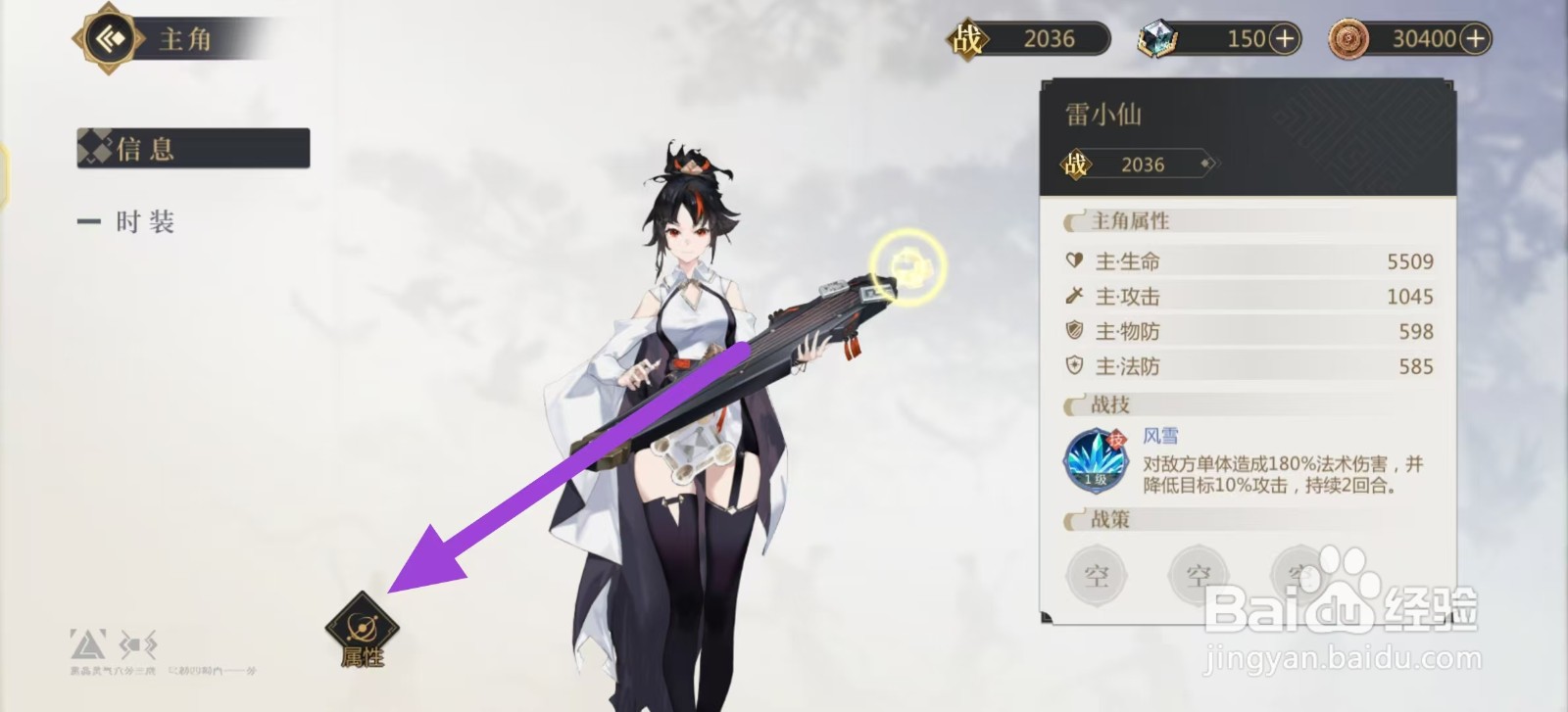Open the 风雪 skill name text
This screenshot has height=712, width=1568.
point(1160,436)
